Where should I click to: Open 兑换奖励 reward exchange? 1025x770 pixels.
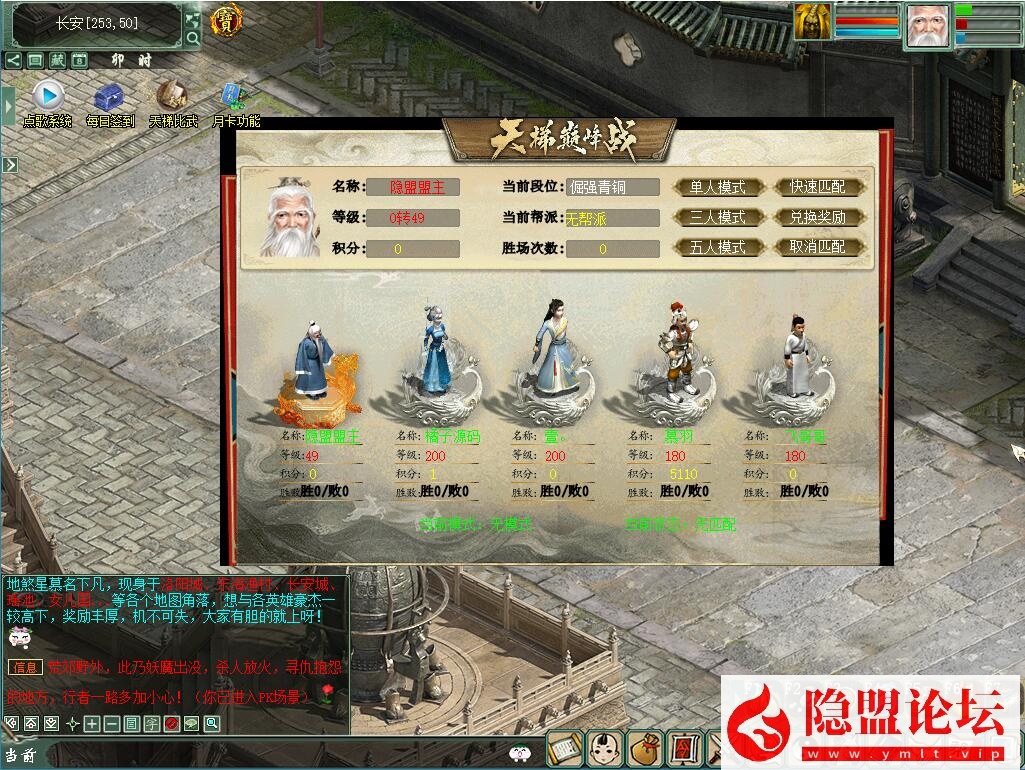click(x=817, y=217)
